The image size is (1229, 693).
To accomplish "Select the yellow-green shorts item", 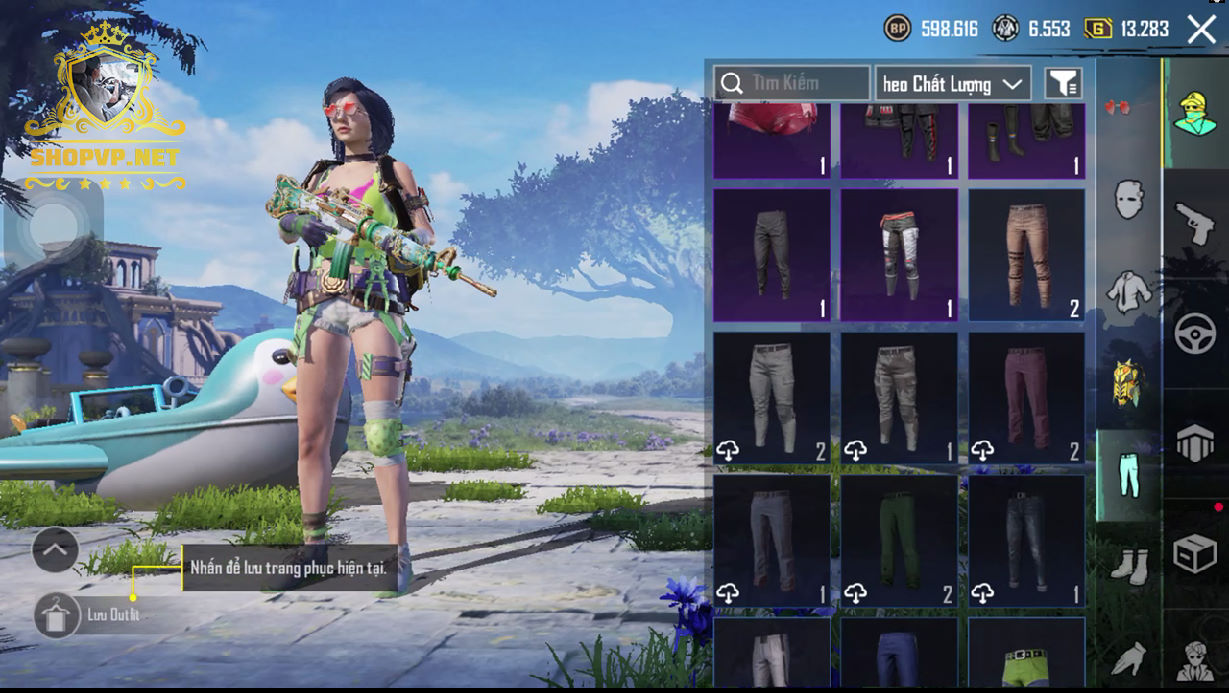I will pyautogui.click(x=1027, y=655).
